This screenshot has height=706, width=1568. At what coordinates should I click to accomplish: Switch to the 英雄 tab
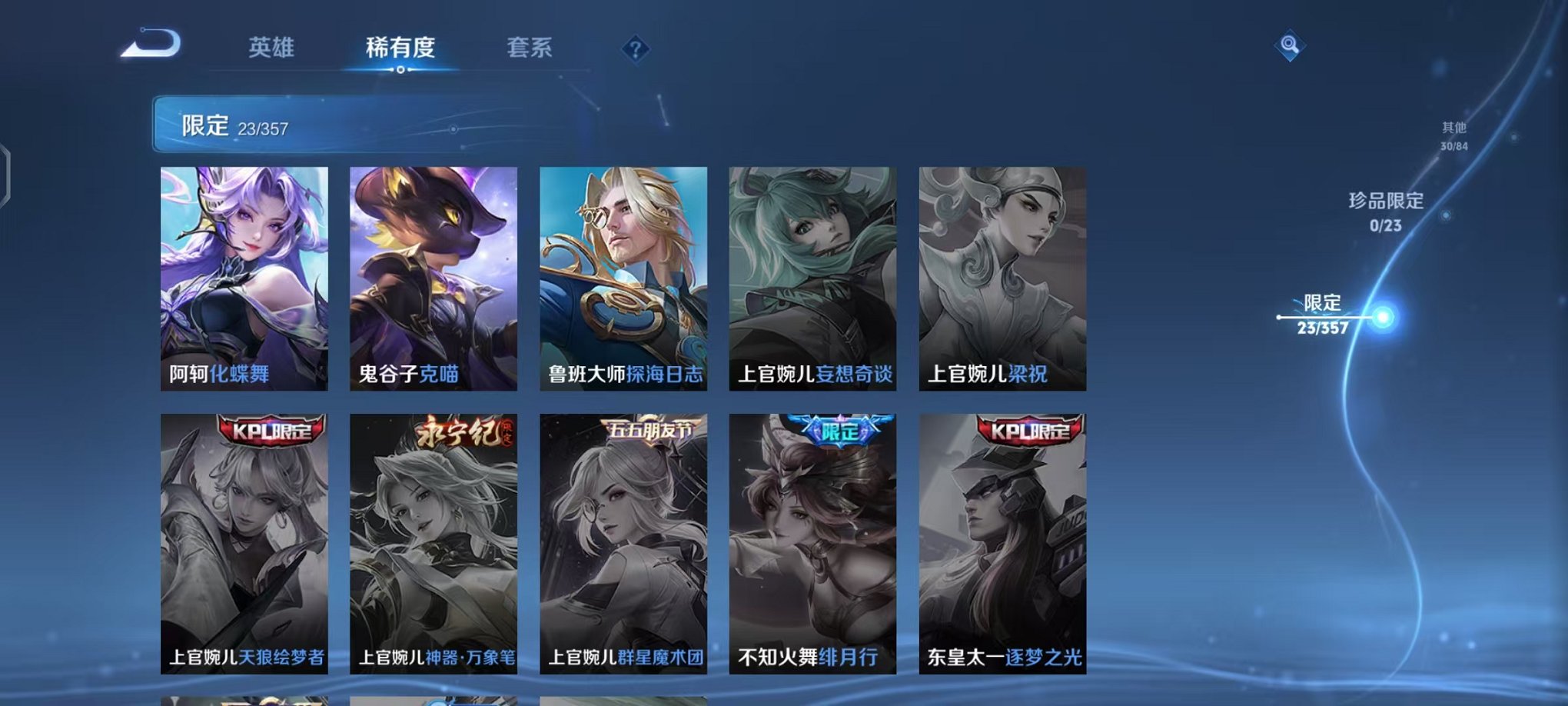pos(273,48)
